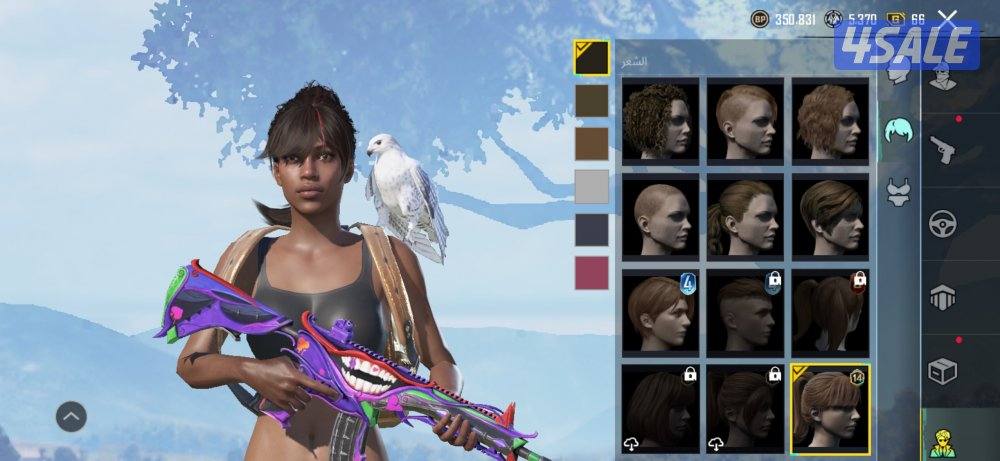Pick the equipped ponytail with bangs hairstyle
The image size is (1000, 461).
click(x=830, y=406)
